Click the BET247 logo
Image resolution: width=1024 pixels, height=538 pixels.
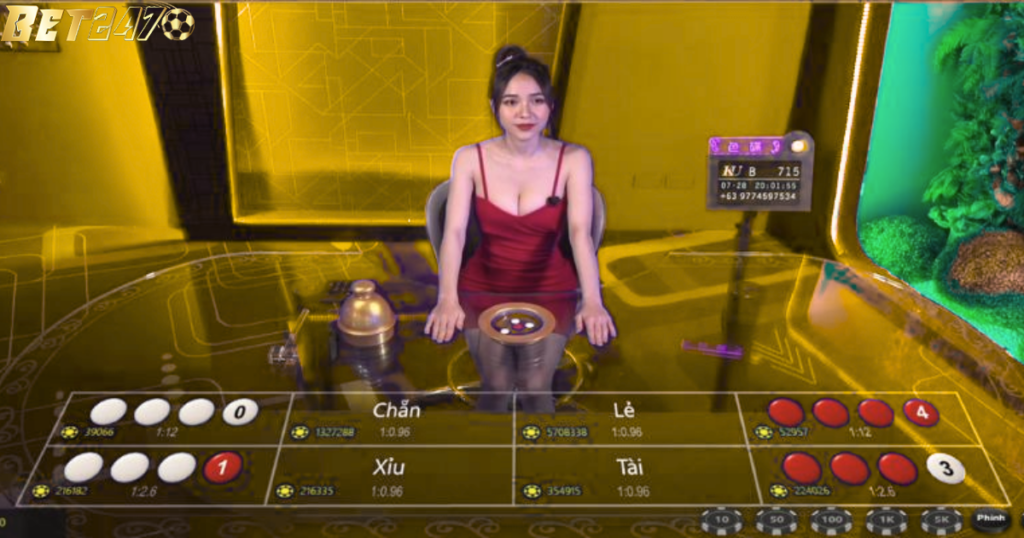(97, 24)
